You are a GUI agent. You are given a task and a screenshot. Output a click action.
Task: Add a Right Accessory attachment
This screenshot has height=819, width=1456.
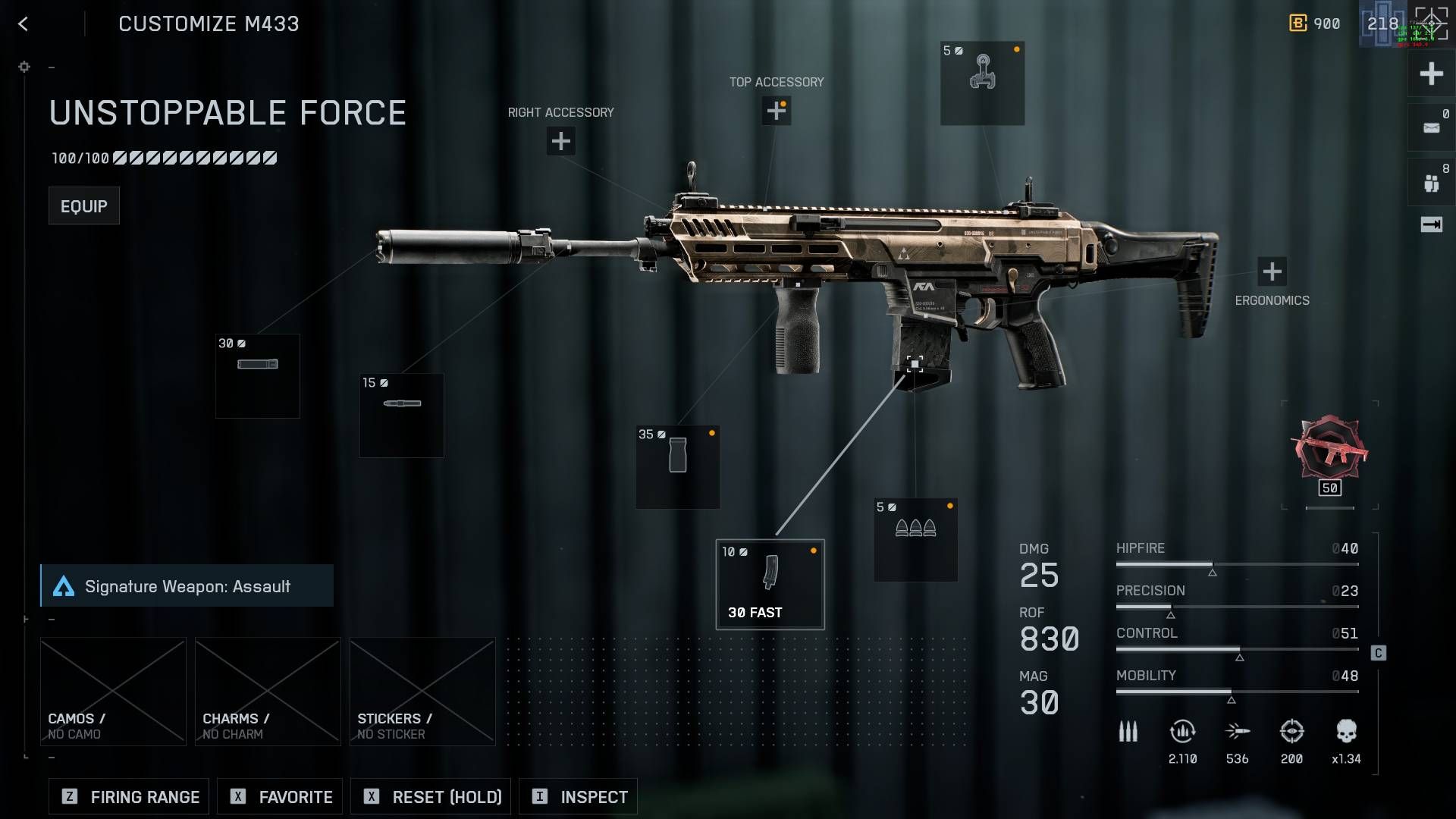pos(560,141)
